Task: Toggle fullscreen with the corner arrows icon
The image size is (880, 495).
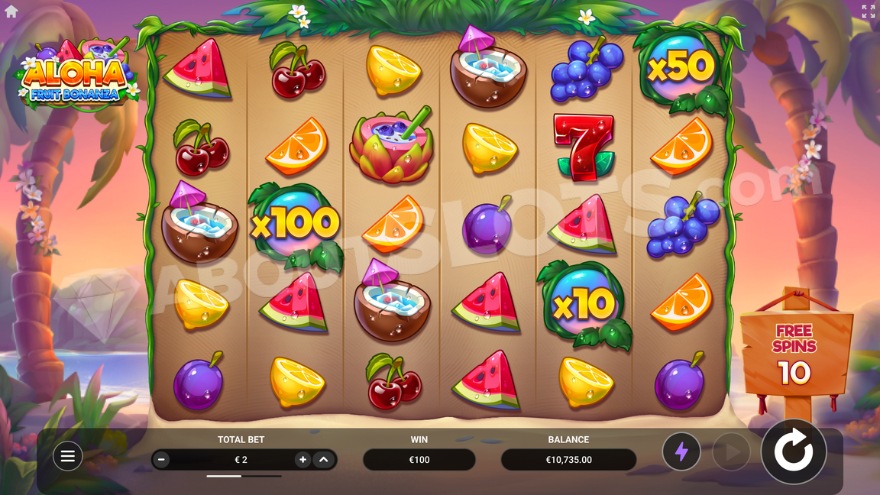Action: pyautogui.click(x=868, y=11)
